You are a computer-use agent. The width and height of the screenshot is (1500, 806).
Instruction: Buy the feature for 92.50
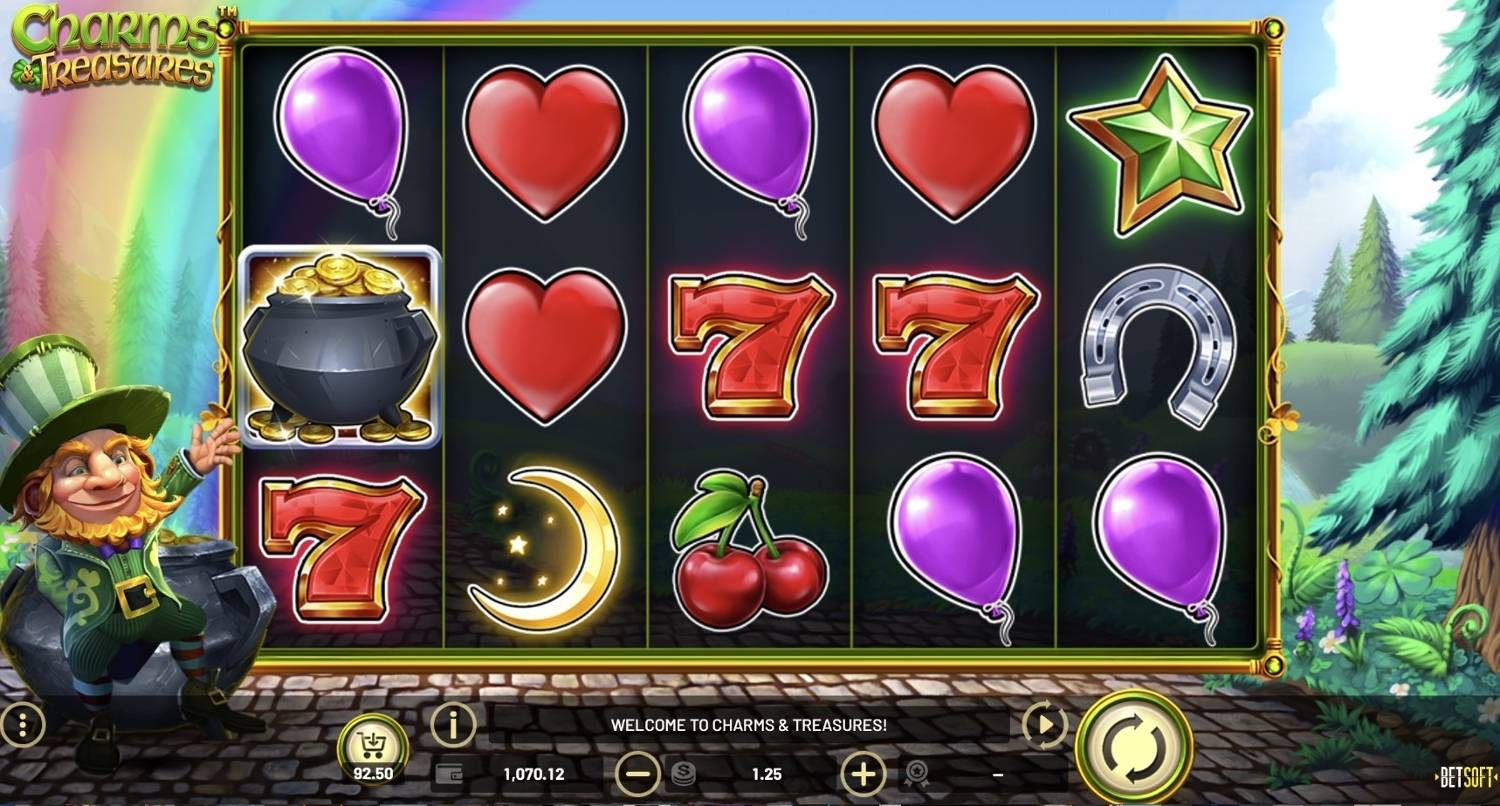372,748
